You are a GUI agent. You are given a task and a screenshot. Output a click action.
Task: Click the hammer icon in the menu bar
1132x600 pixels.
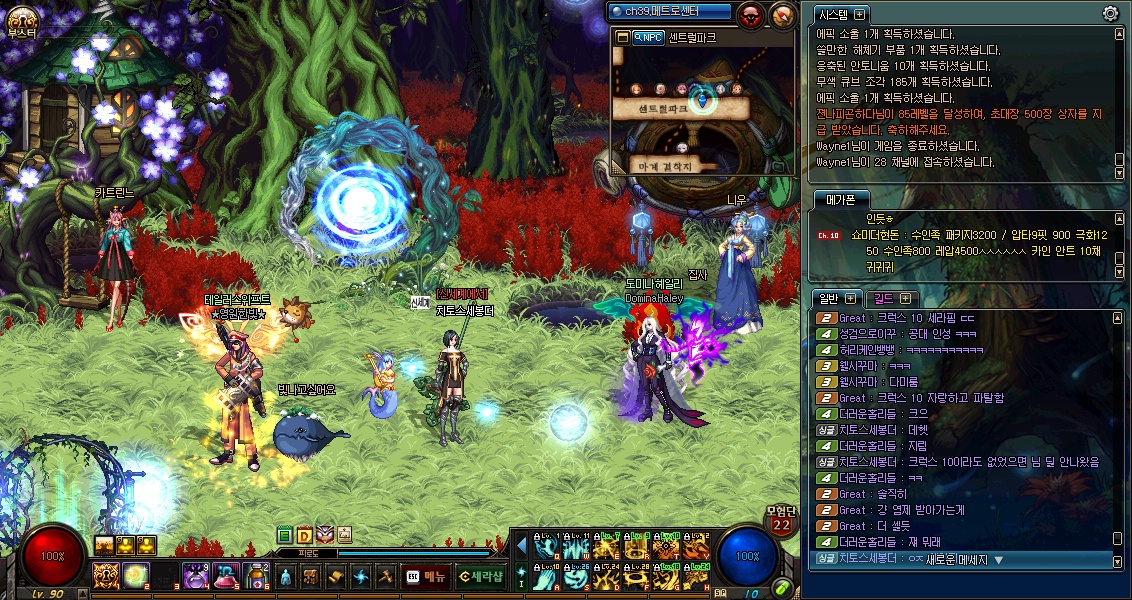coord(385,576)
